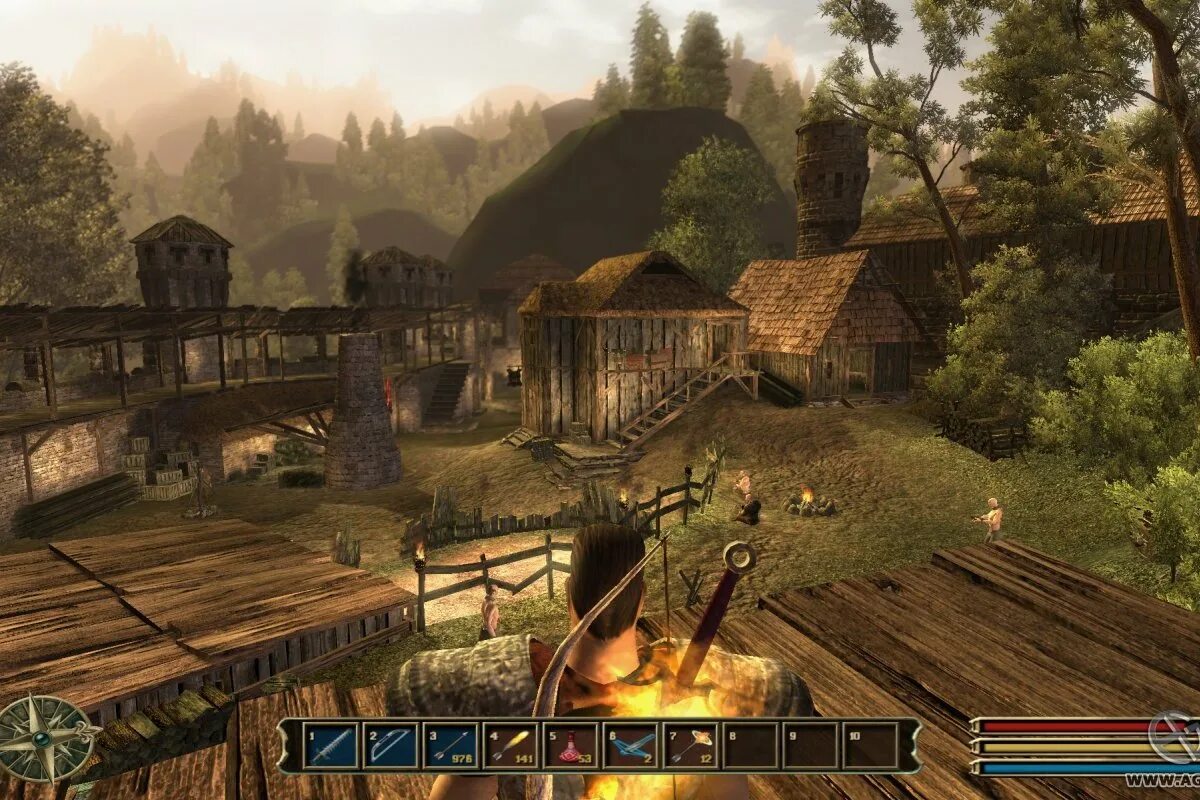Select the fire arrows stack of 141

[x=511, y=746]
